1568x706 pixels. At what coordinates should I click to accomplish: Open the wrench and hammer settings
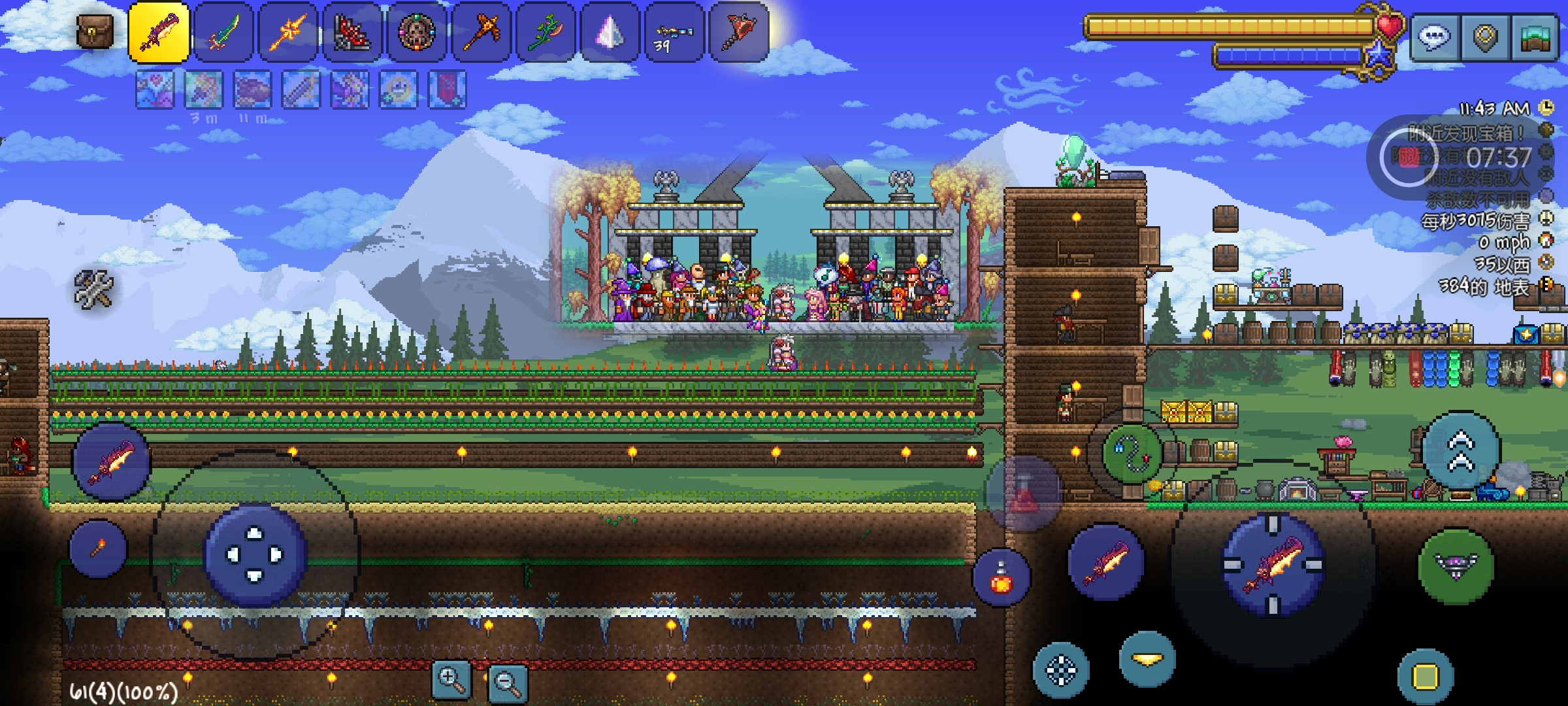(x=94, y=288)
